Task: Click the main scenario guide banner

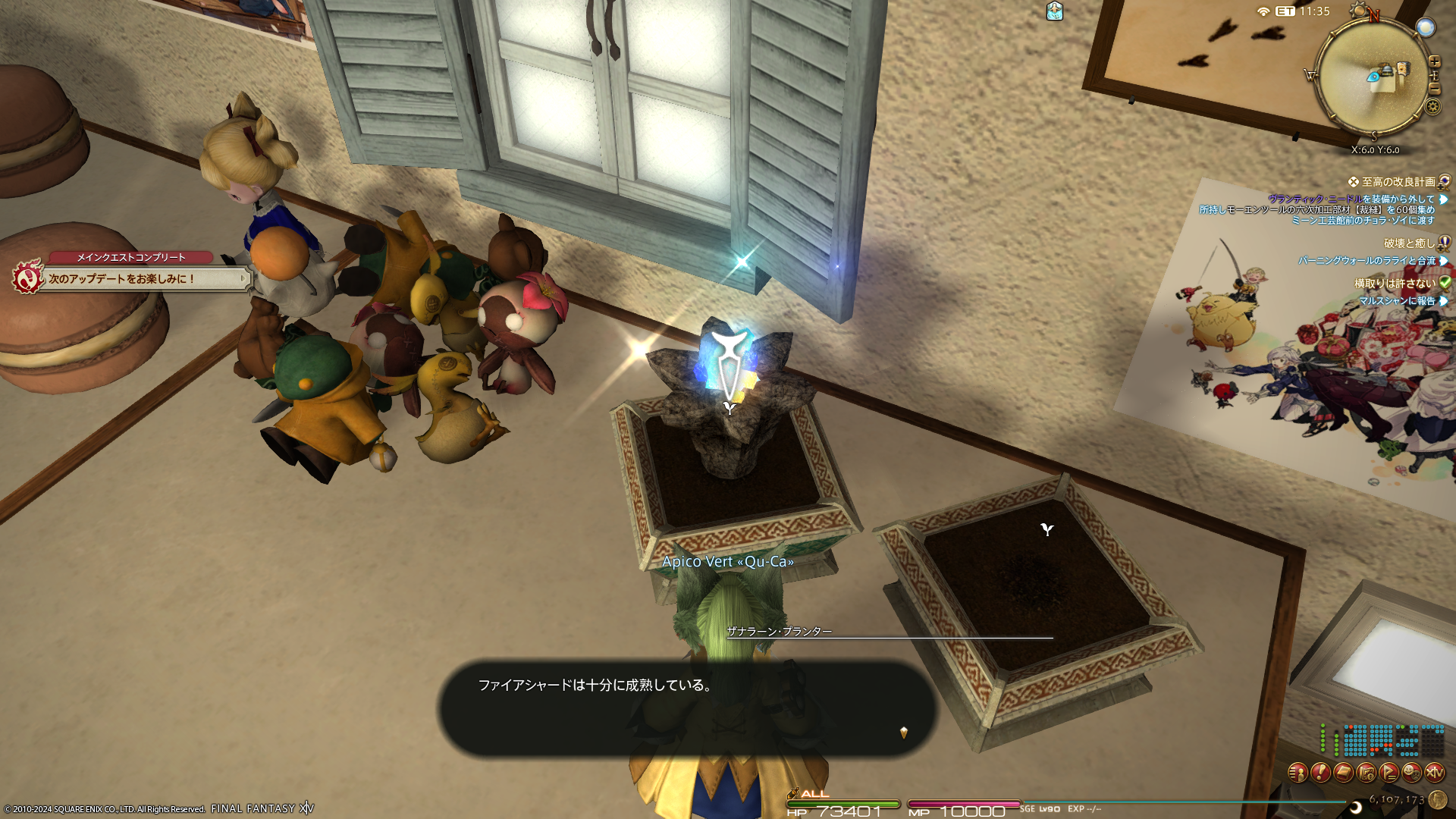Action: point(144,278)
